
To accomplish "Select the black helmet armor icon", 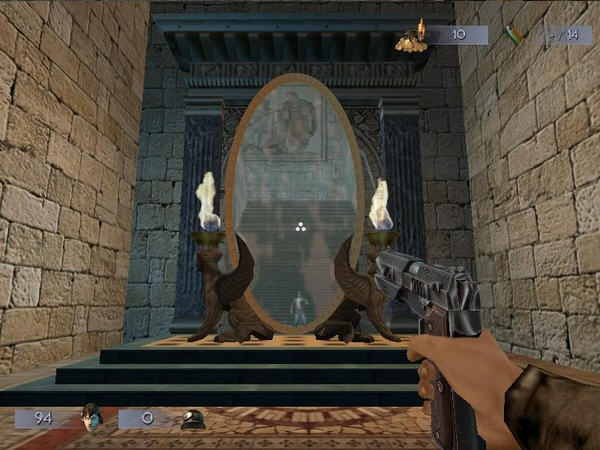I will [193, 419].
